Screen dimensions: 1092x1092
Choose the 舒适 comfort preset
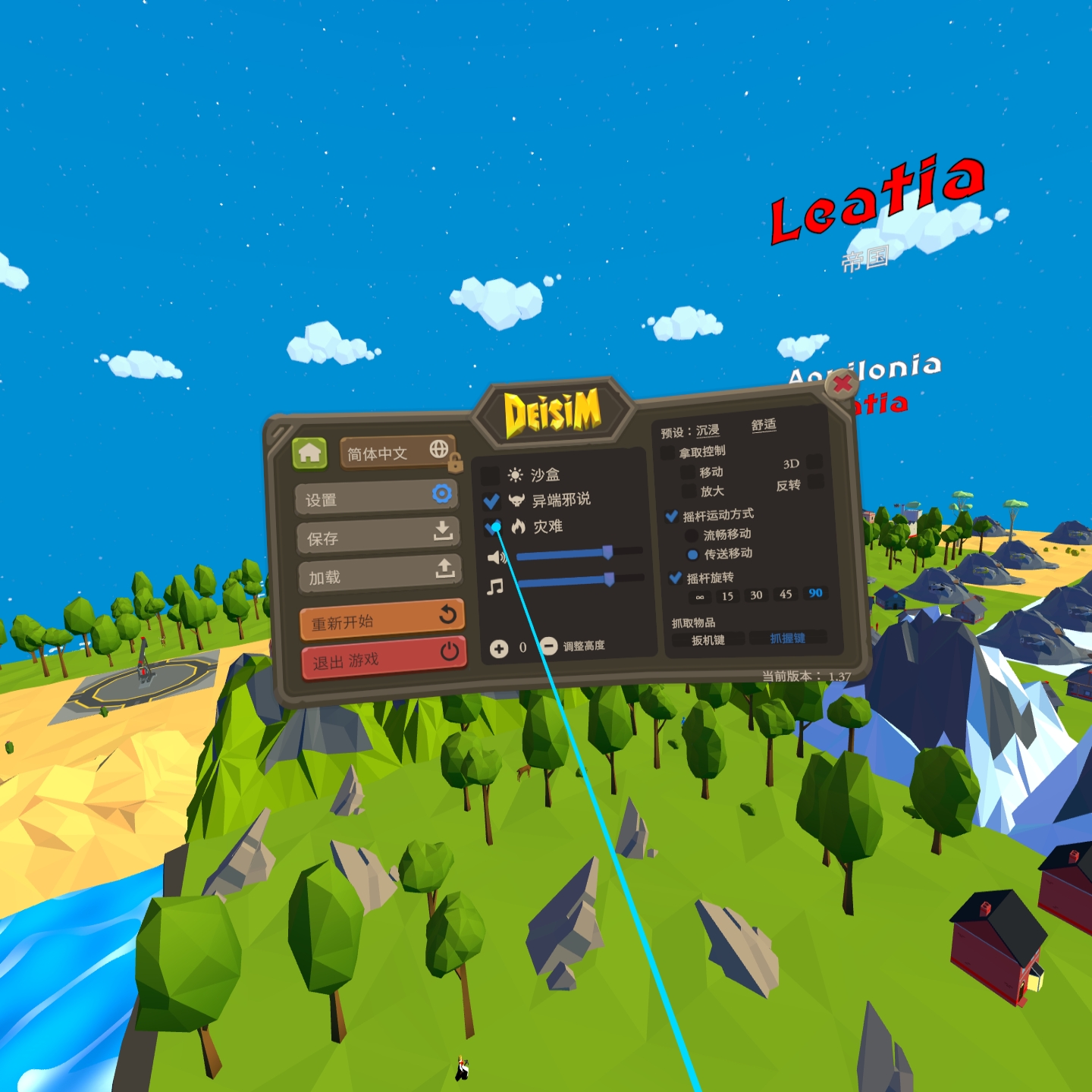(x=764, y=425)
